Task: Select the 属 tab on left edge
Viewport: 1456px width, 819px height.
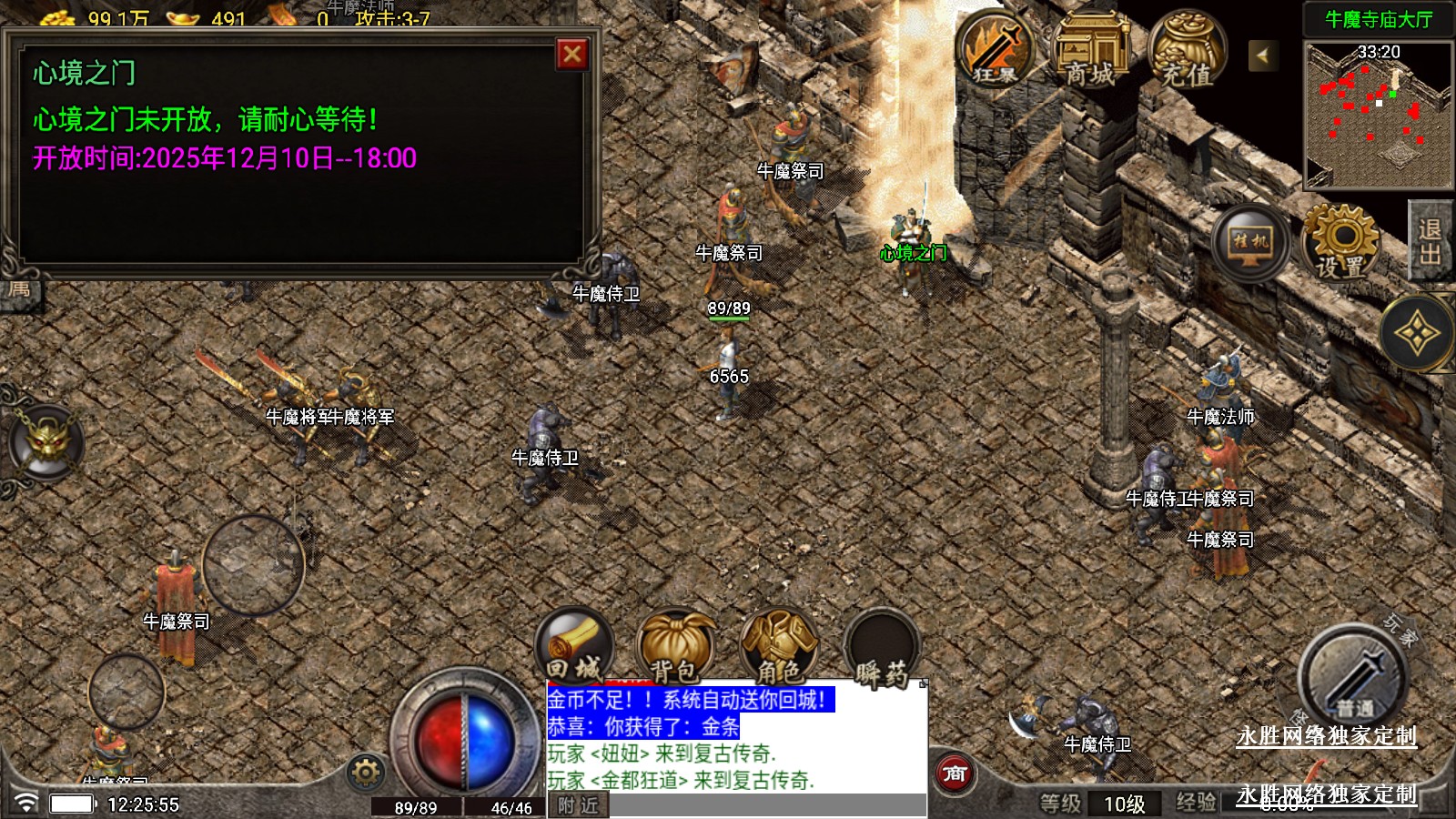Action: tap(20, 292)
